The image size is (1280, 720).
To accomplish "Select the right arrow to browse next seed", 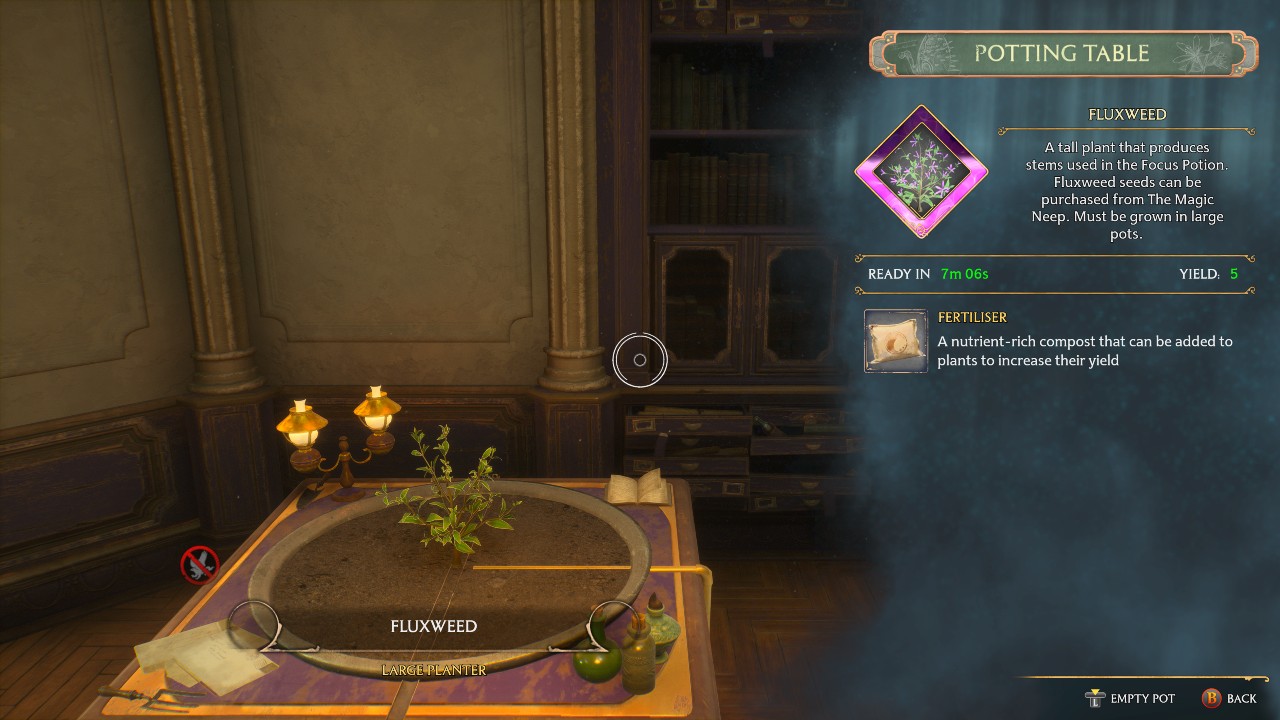I will pos(610,625).
